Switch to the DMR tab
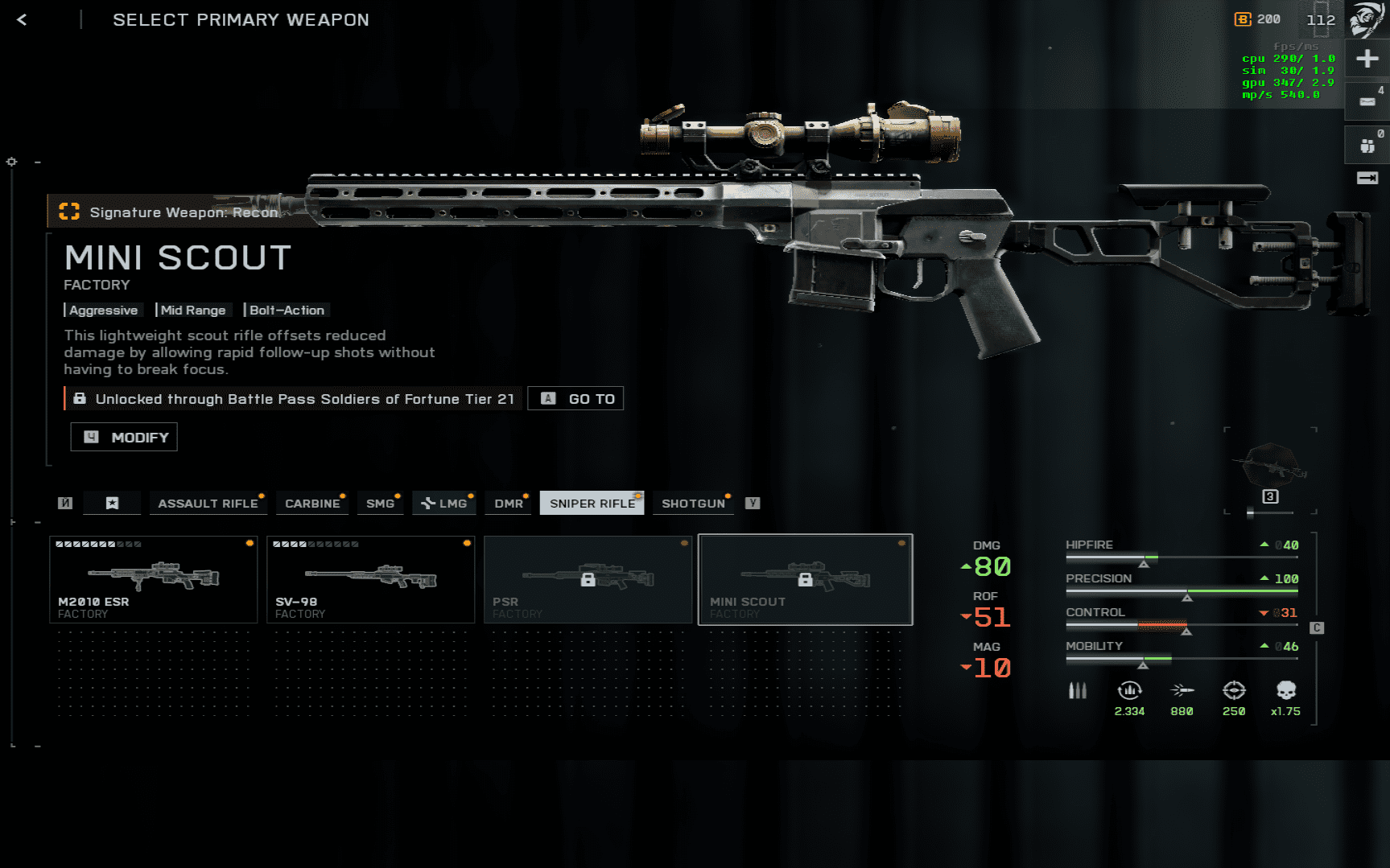Viewport: 1390px width, 868px height. (509, 504)
